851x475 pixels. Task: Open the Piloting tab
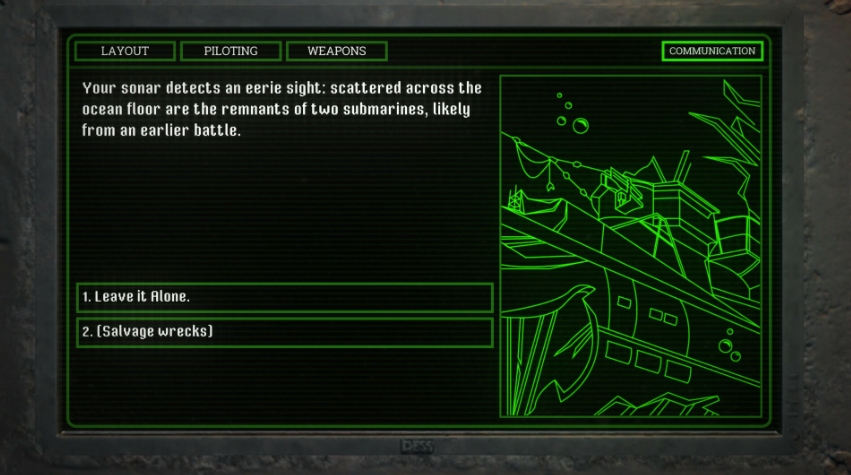point(231,51)
